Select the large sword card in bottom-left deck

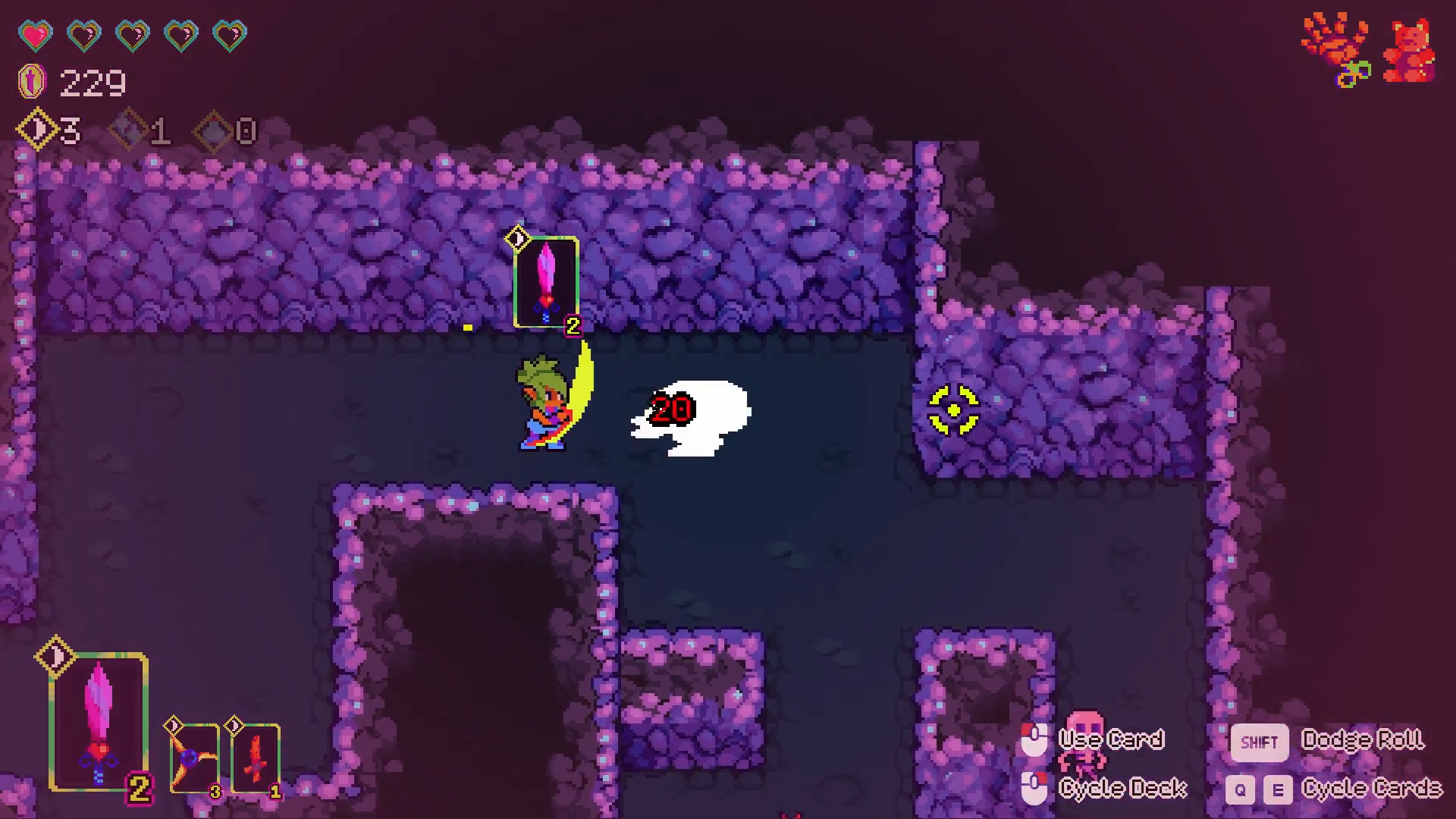click(99, 720)
